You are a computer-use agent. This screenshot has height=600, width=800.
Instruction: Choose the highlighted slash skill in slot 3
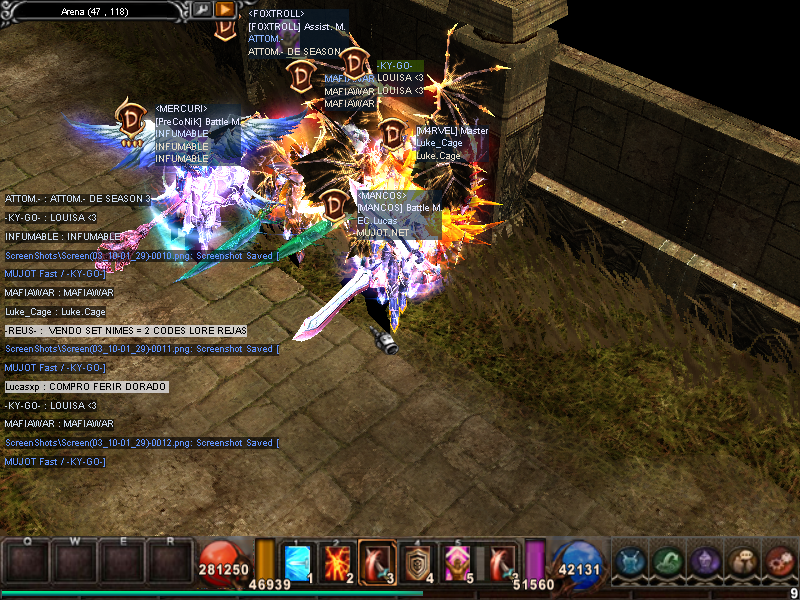pyautogui.click(x=377, y=564)
